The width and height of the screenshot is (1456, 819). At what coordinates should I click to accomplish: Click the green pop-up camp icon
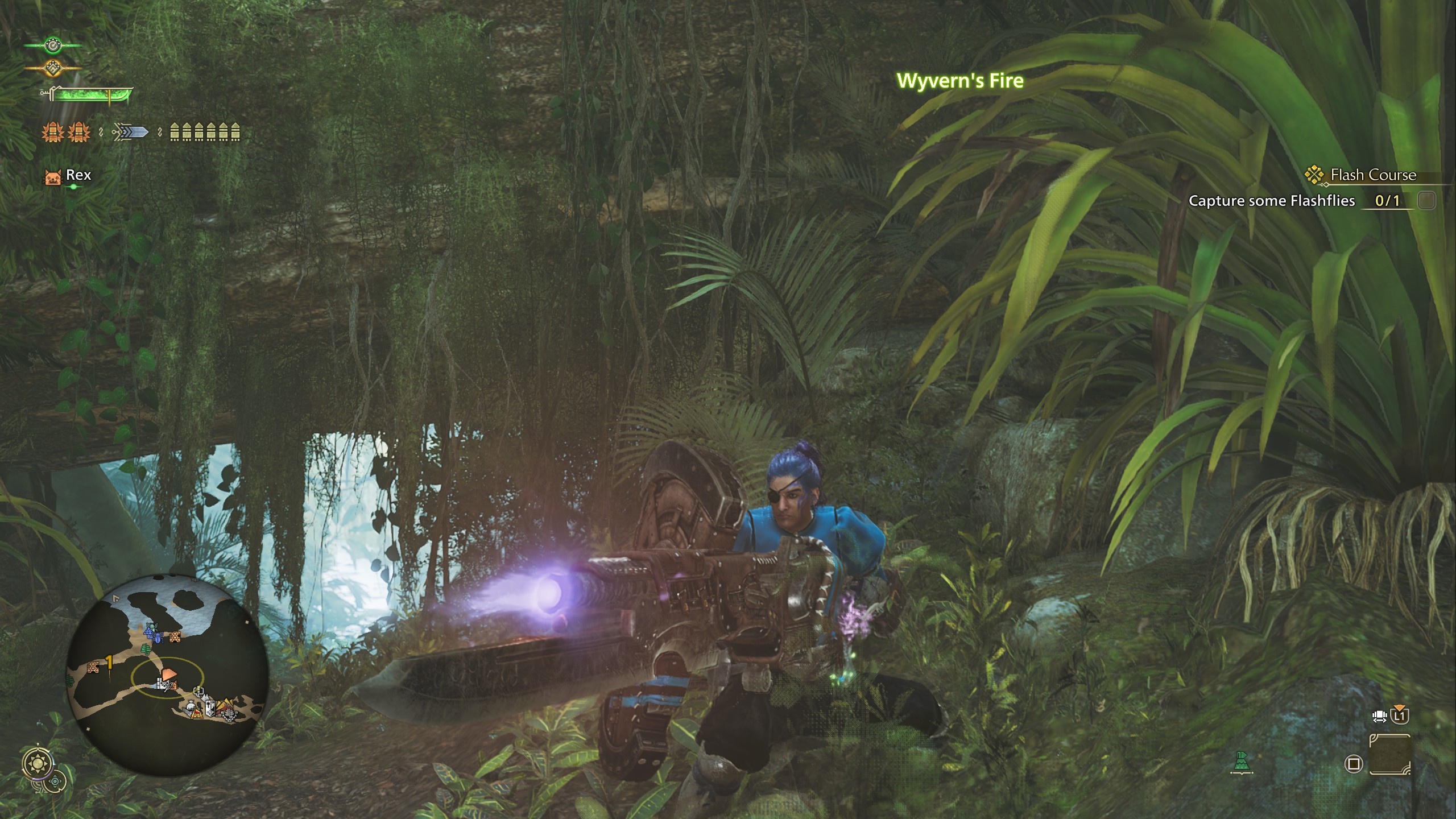click(x=1242, y=762)
